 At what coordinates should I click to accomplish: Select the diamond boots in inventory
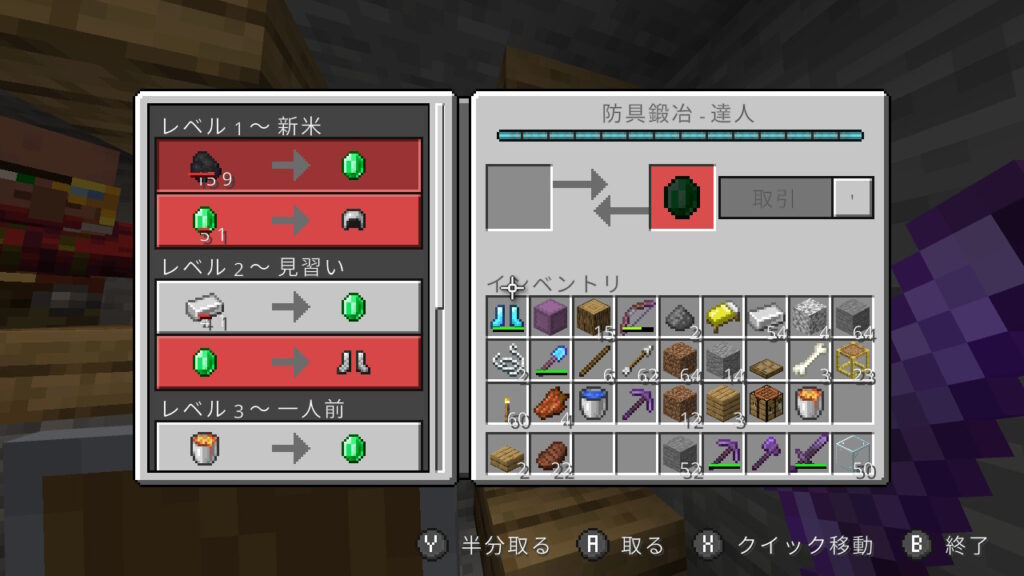coord(509,317)
